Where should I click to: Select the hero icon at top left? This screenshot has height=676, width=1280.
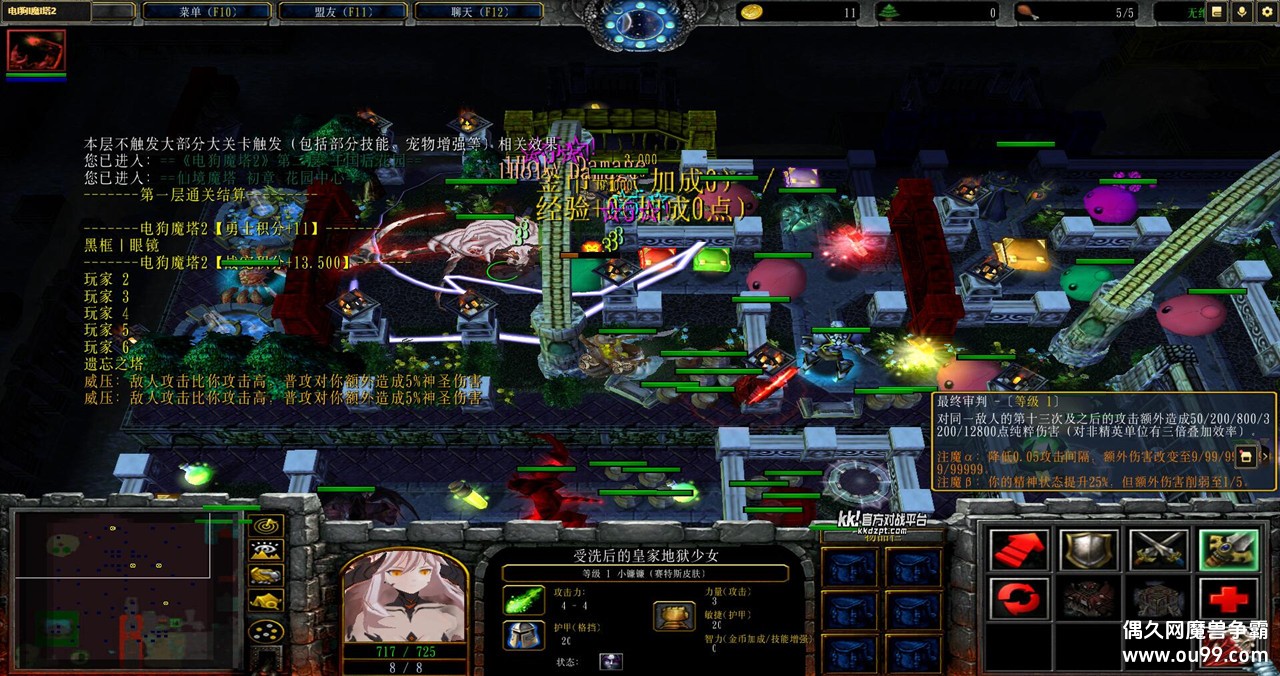pos(36,50)
